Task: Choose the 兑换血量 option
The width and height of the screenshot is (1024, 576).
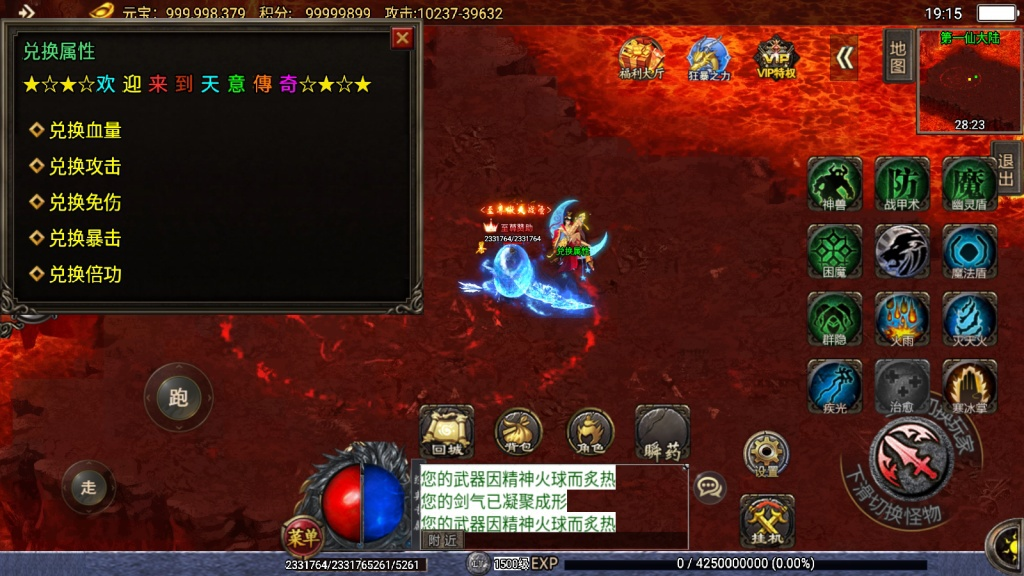Action: click(x=85, y=130)
